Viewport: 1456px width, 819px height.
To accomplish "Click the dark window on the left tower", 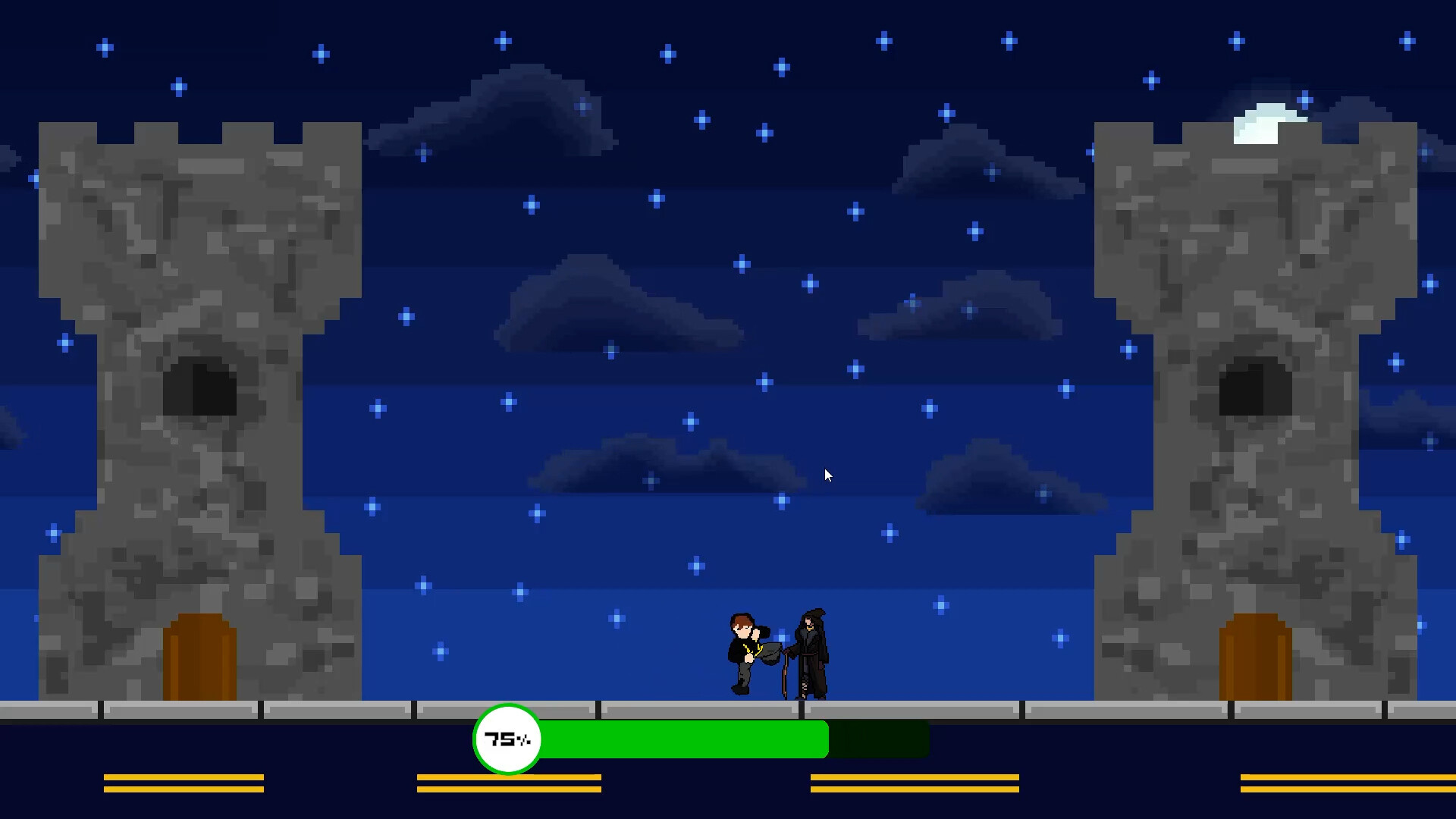I will (201, 387).
